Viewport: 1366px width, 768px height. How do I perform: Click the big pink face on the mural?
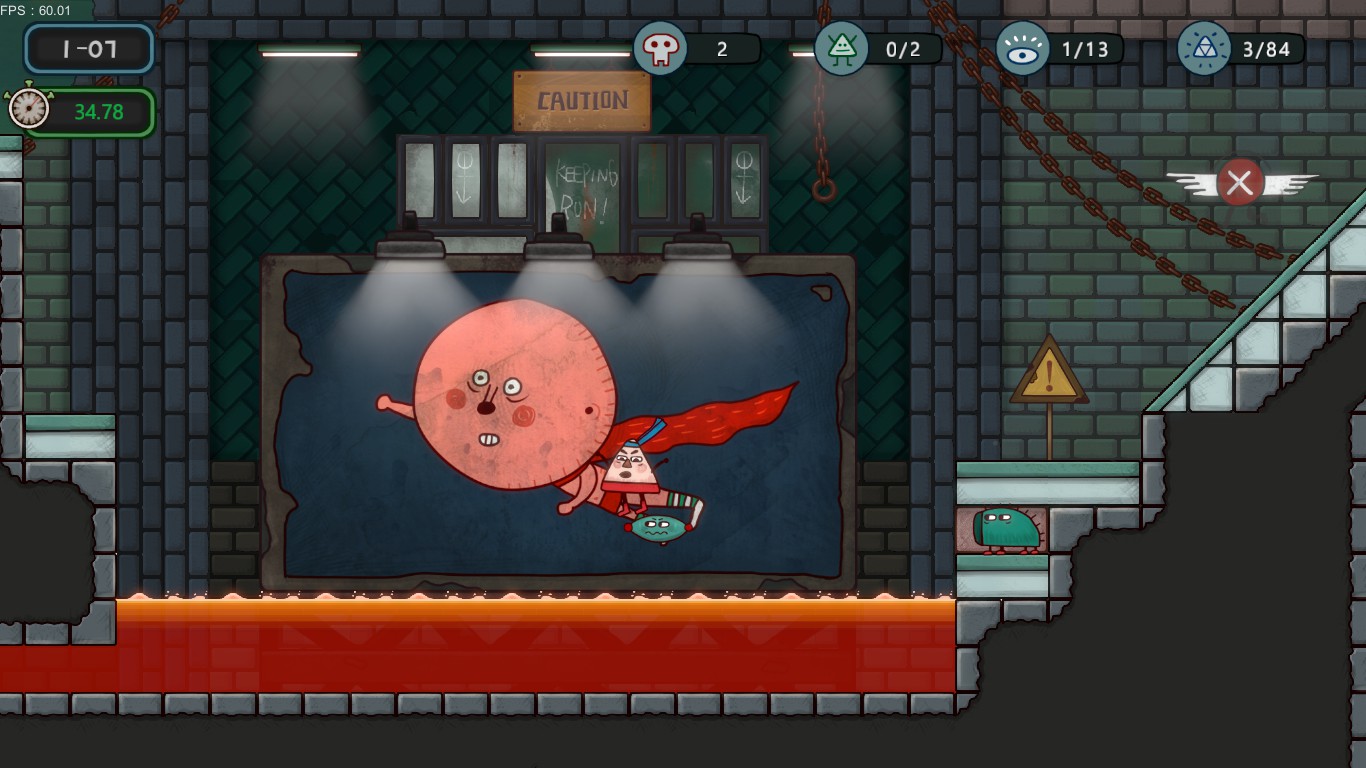[515, 395]
